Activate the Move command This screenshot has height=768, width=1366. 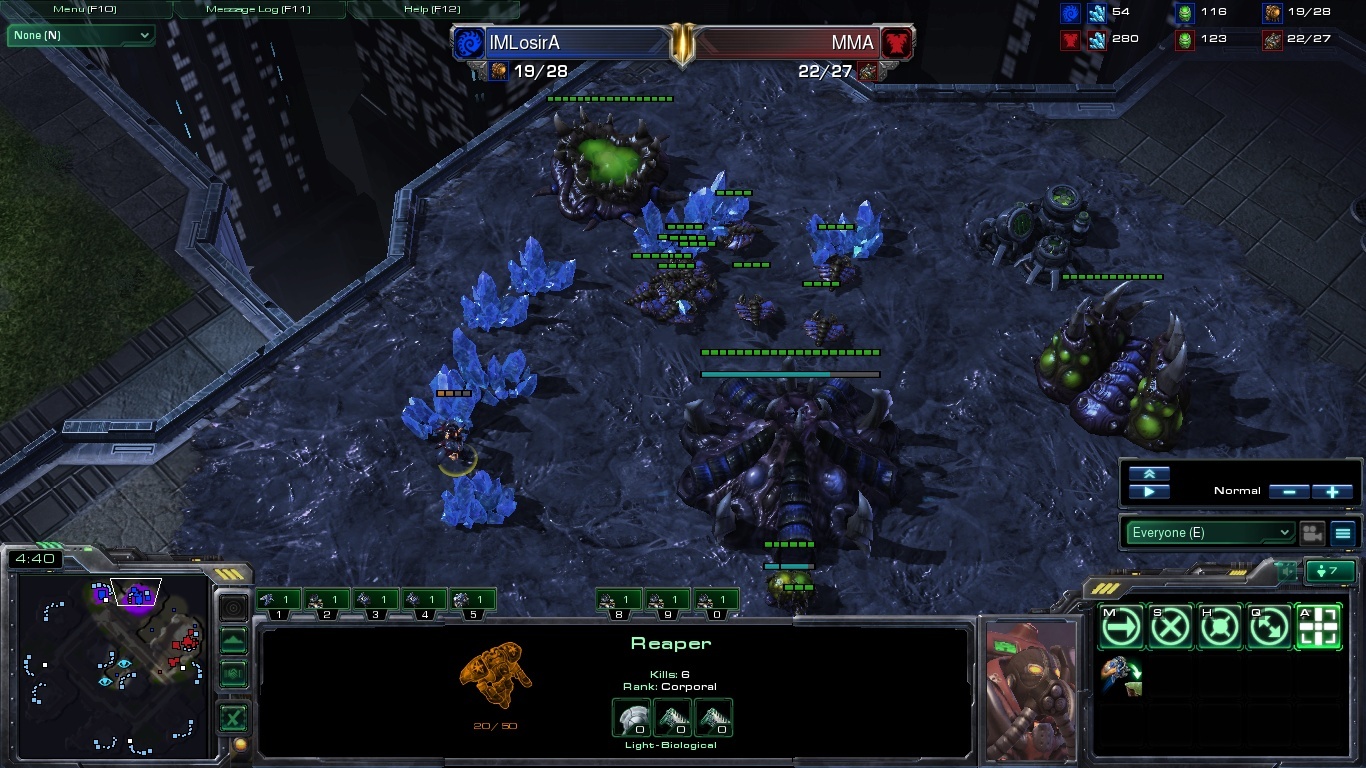(x=1121, y=628)
